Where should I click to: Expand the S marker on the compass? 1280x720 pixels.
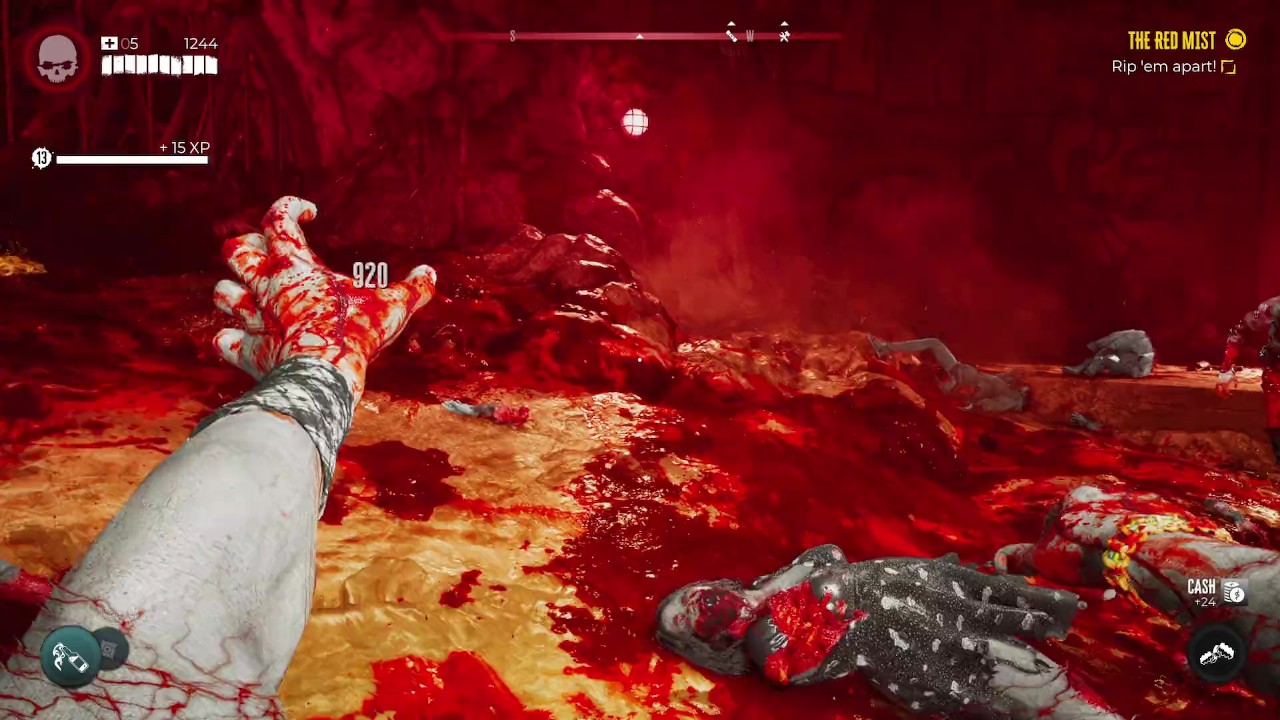click(x=512, y=36)
